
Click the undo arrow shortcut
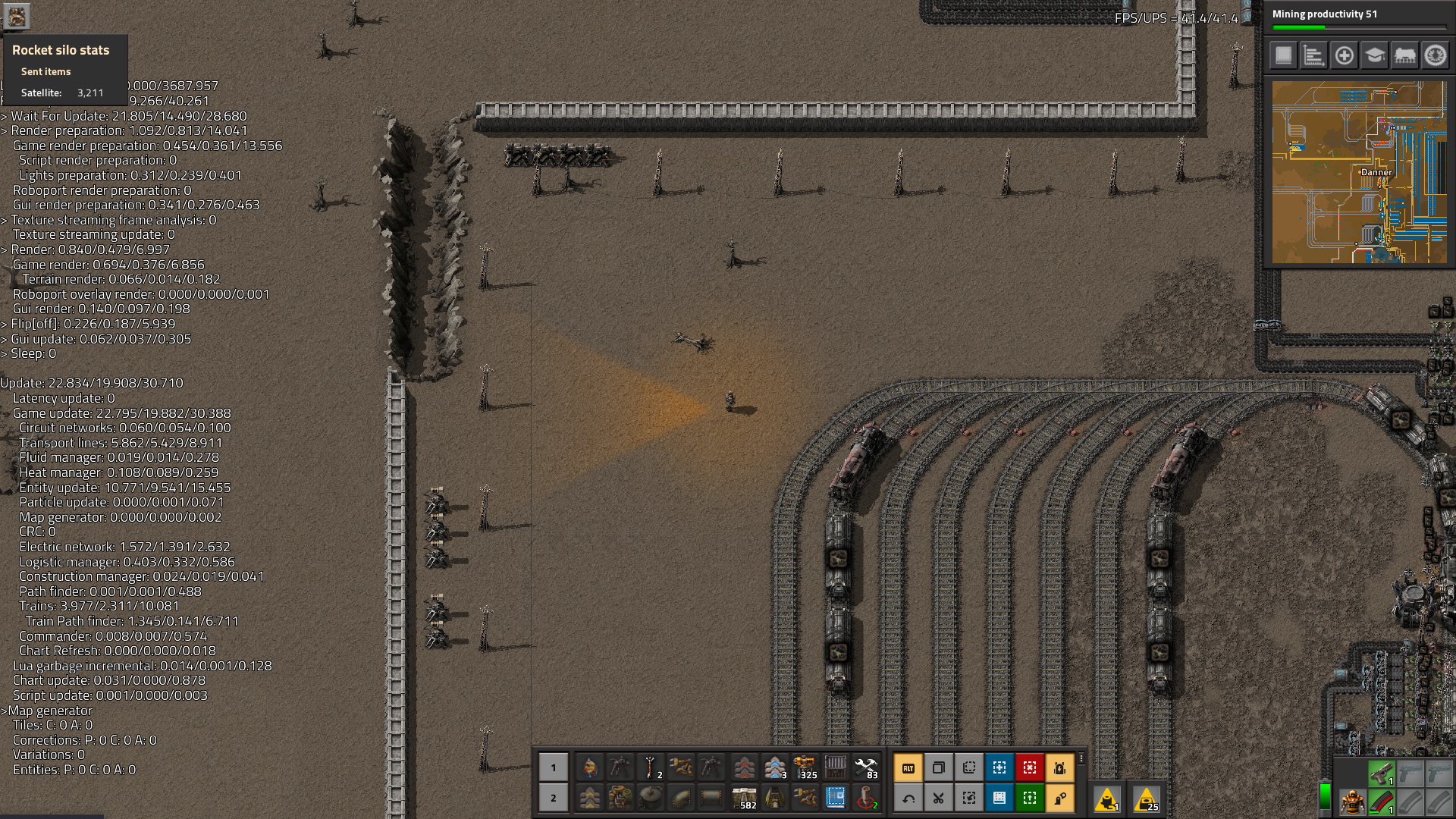(x=908, y=798)
